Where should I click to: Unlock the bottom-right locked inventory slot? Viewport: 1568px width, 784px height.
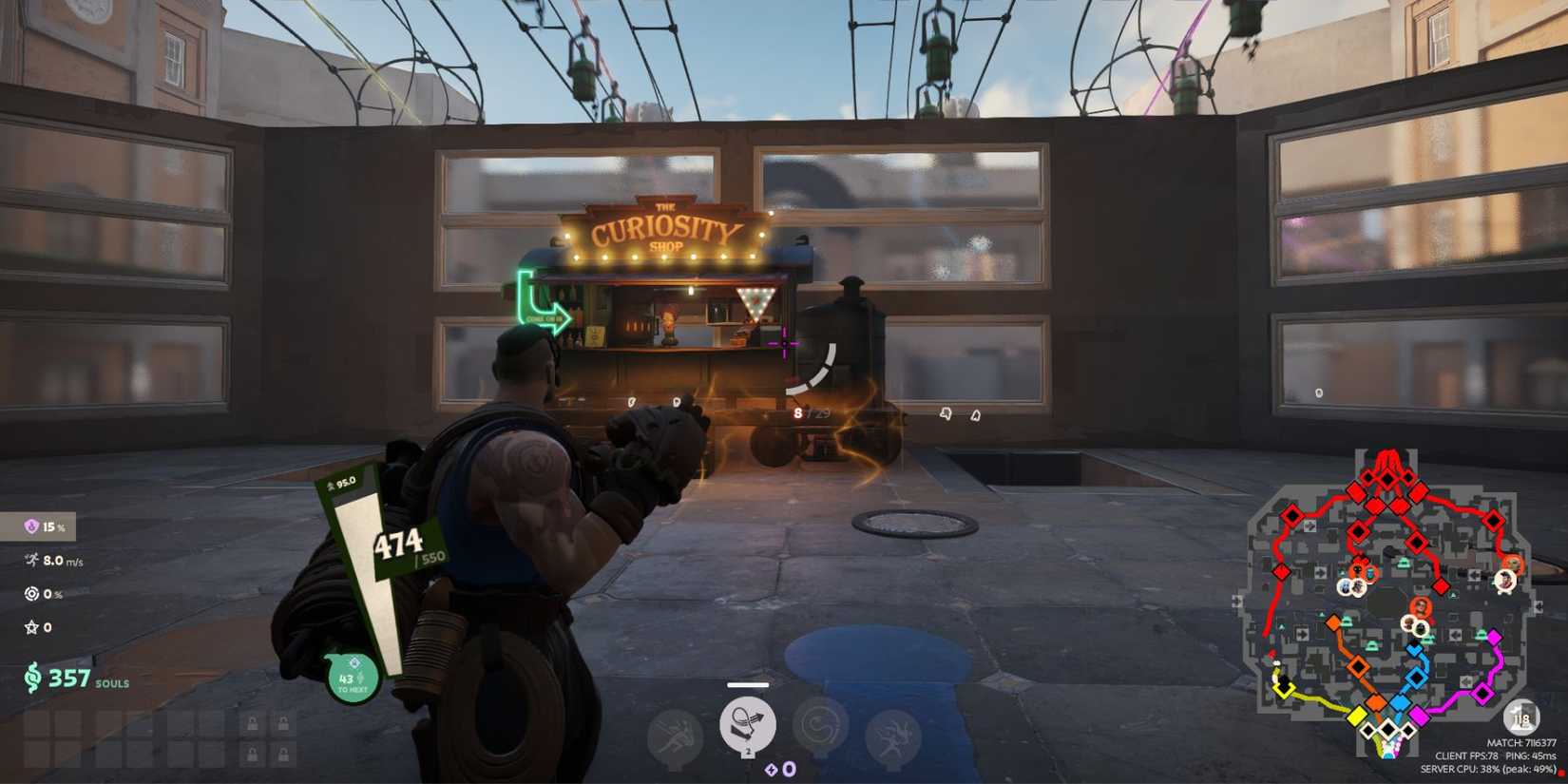(283, 755)
